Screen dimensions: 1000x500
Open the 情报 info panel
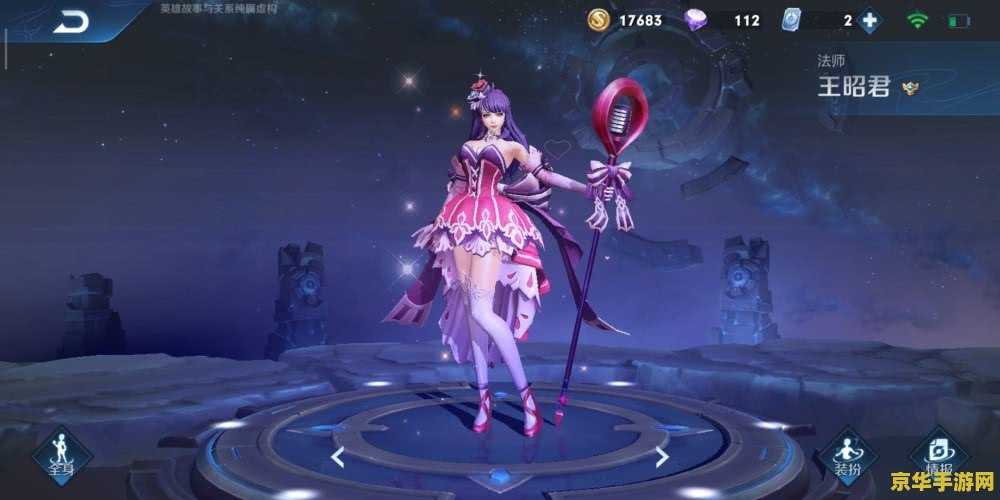(x=938, y=455)
